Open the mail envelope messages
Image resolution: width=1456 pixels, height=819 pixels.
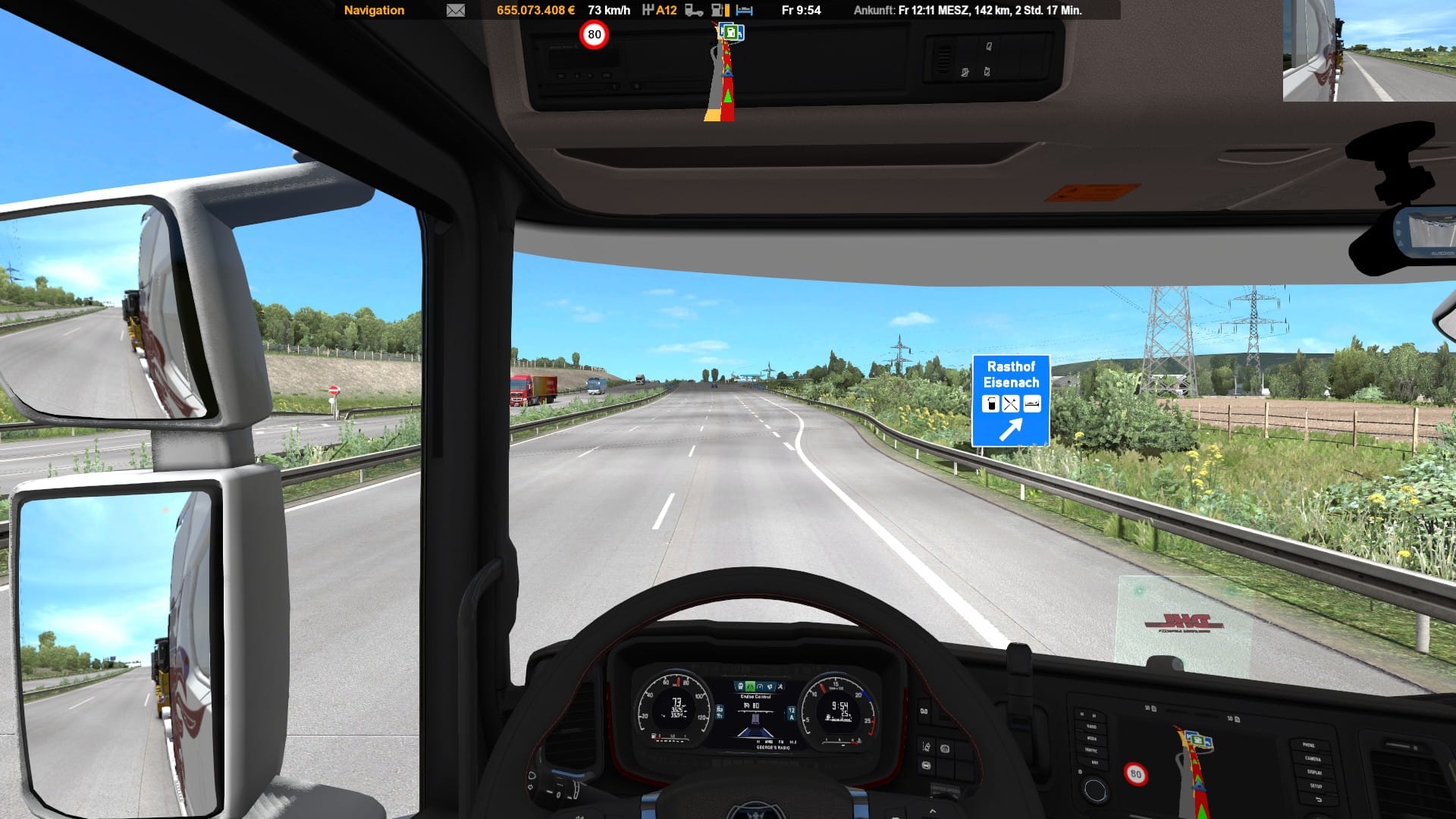pos(455,11)
